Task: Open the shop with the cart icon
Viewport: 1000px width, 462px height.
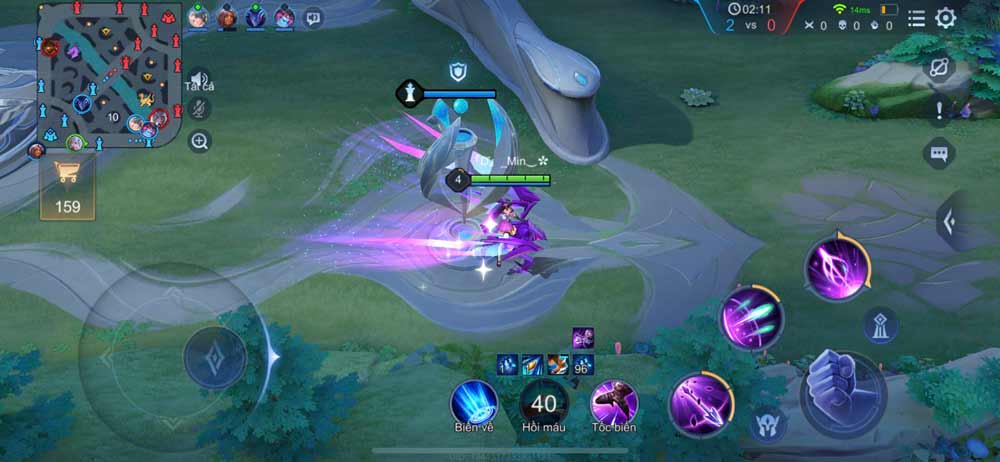Action: click(68, 185)
